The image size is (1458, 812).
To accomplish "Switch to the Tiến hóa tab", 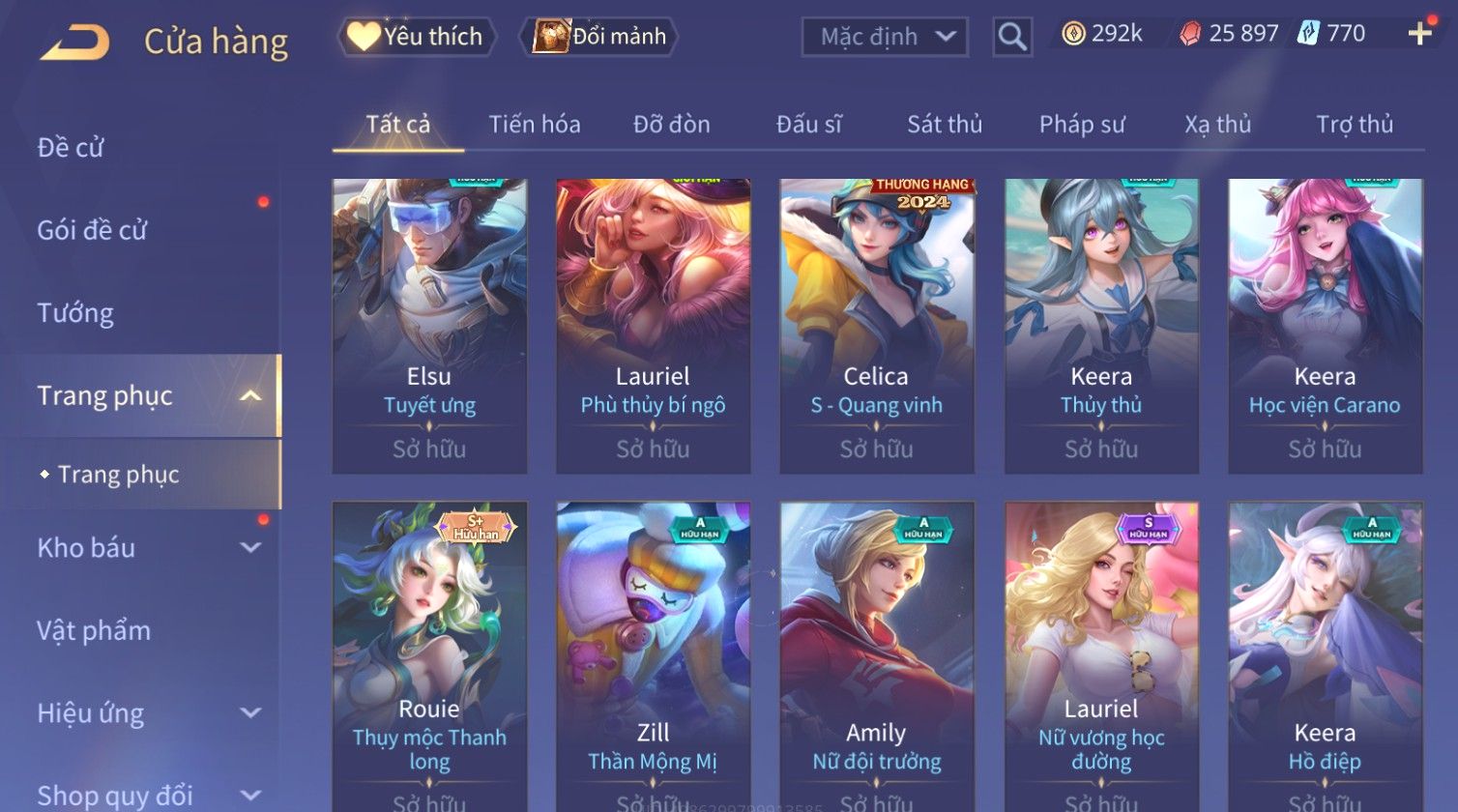I will pyautogui.click(x=534, y=124).
